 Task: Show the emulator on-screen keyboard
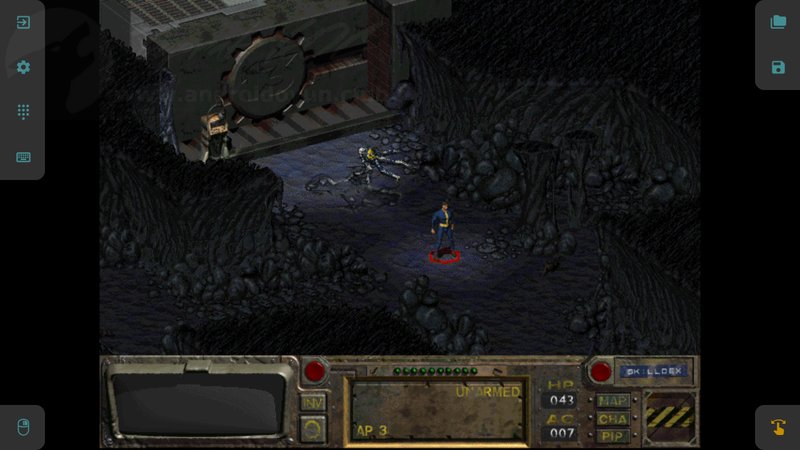tap(23, 157)
